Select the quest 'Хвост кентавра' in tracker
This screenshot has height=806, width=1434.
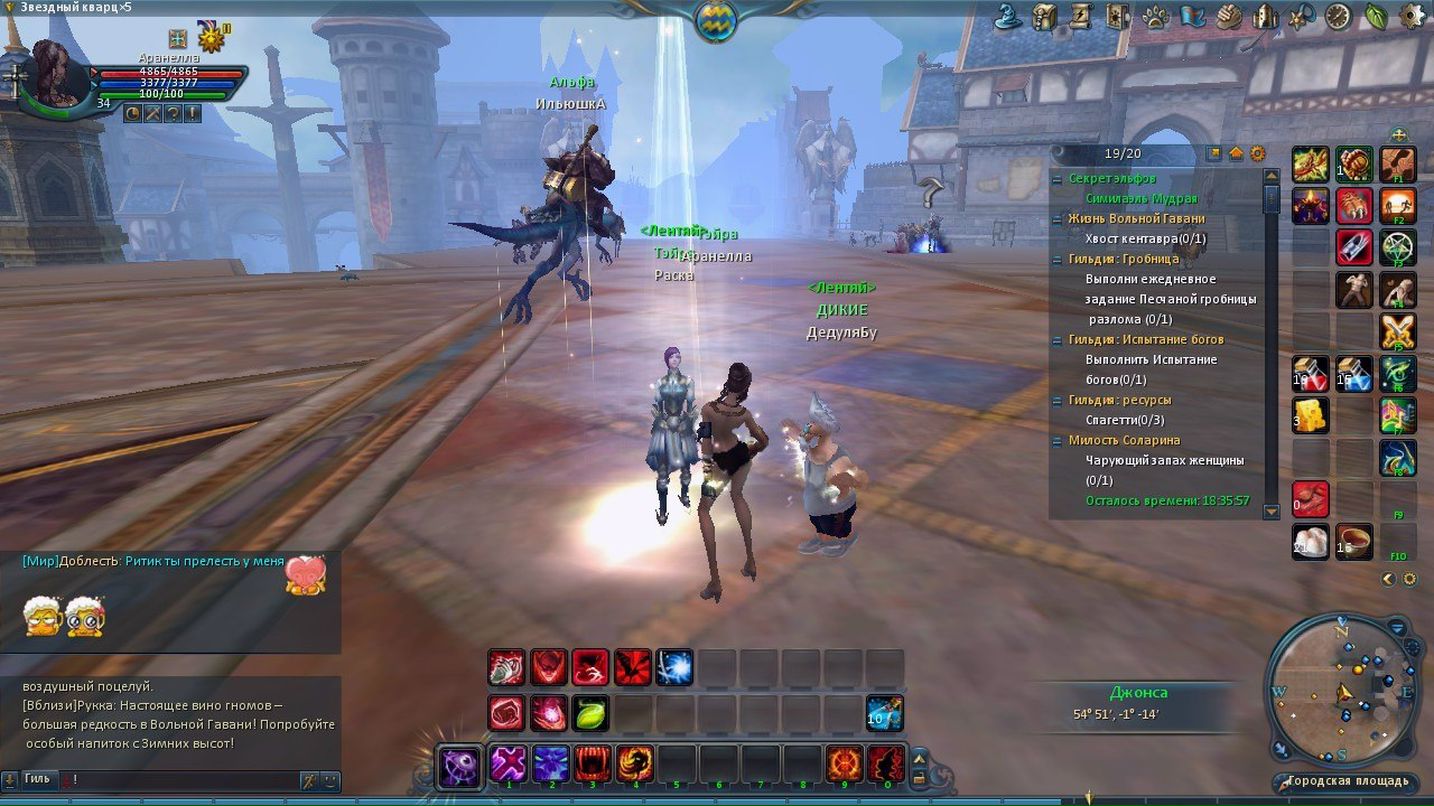1145,239
